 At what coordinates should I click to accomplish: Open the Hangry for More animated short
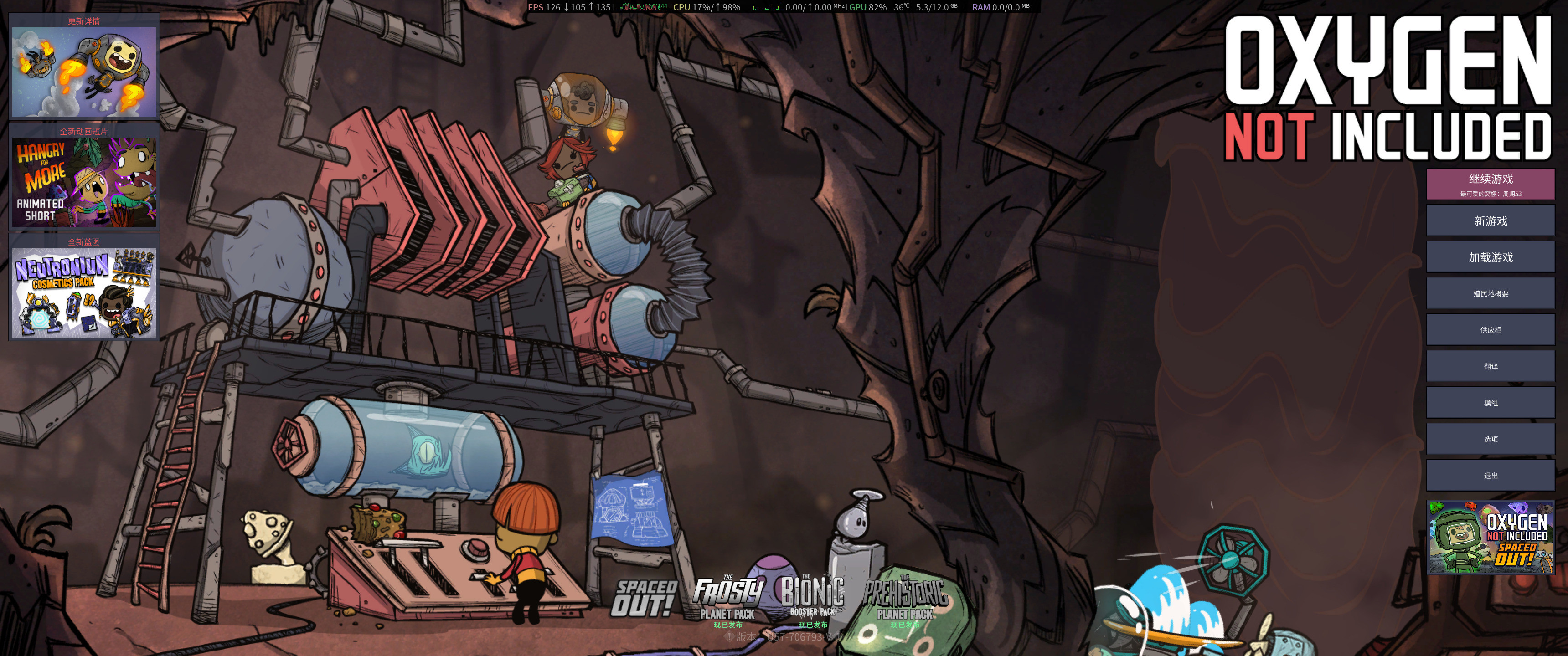(x=84, y=182)
